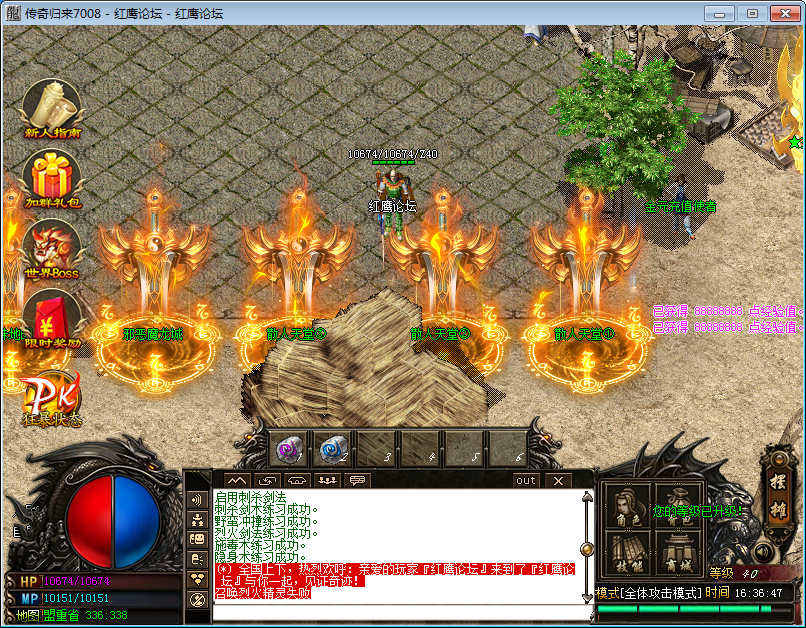Use the purple swirl stone in slot 1
Screen dimensions: 806x628
click(291, 451)
